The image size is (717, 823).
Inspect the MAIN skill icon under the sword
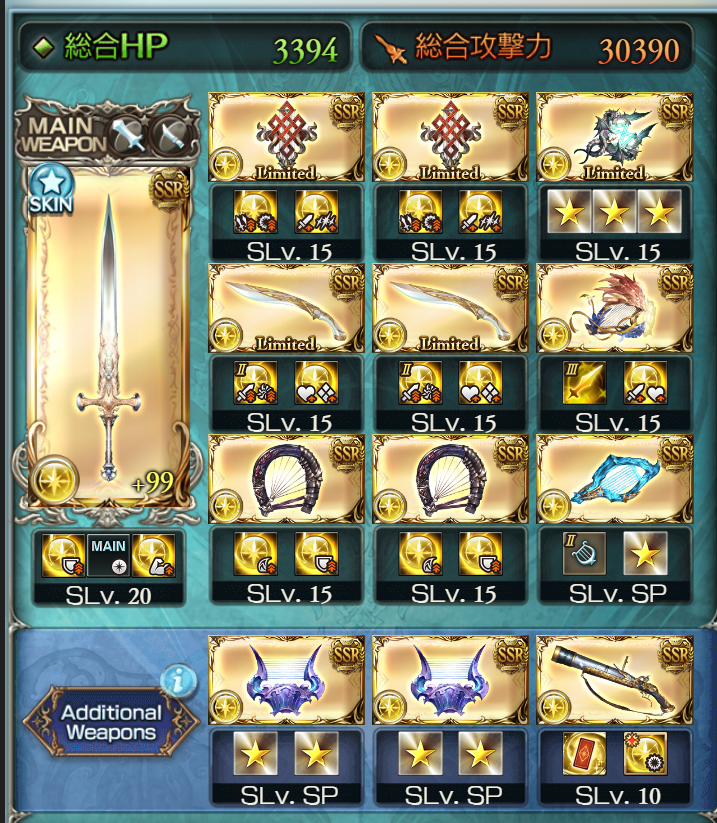[108, 555]
